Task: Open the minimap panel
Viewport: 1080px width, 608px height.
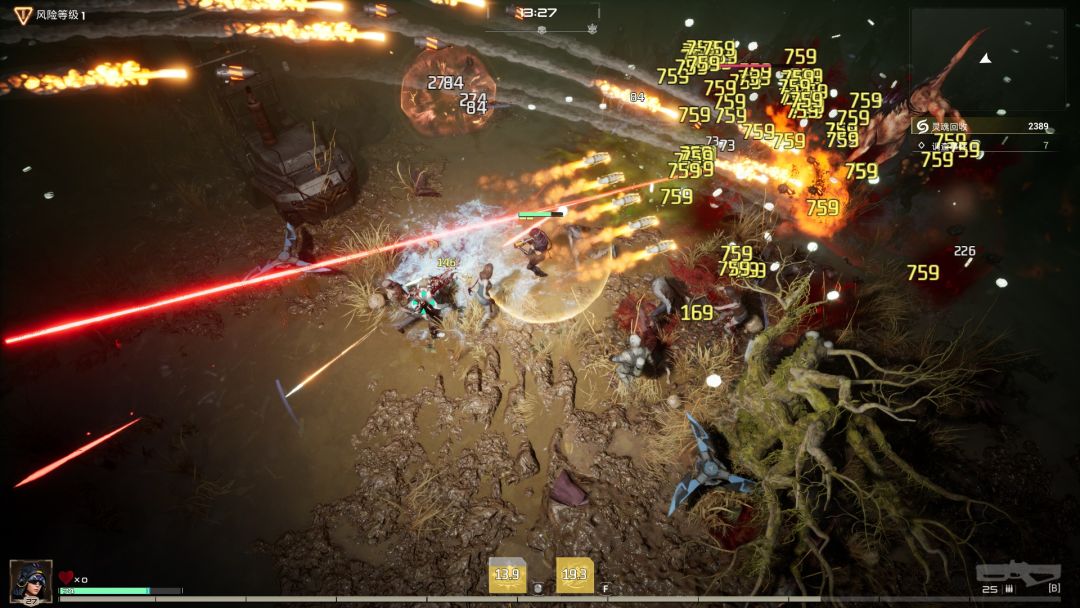Action: (987, 60)
